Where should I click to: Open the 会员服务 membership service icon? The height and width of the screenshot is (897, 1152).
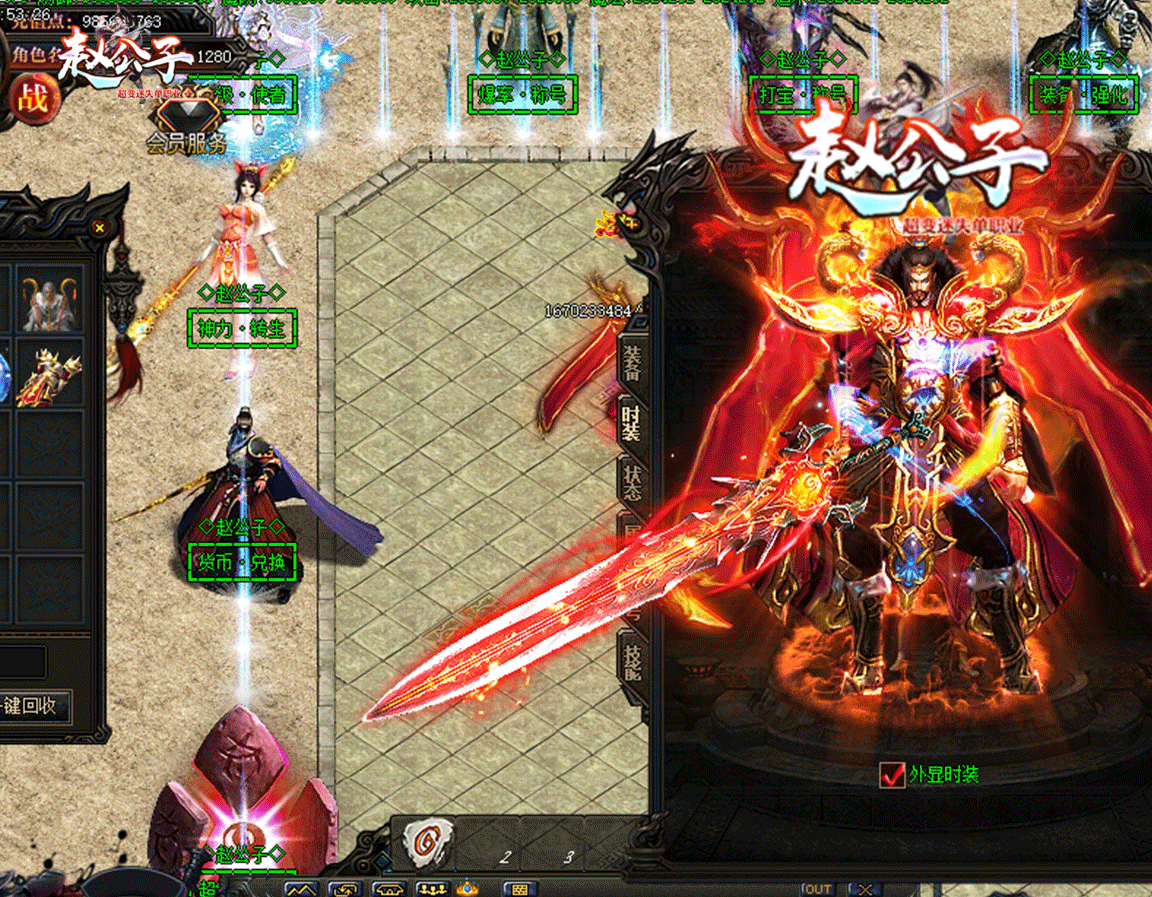(186, 124)
